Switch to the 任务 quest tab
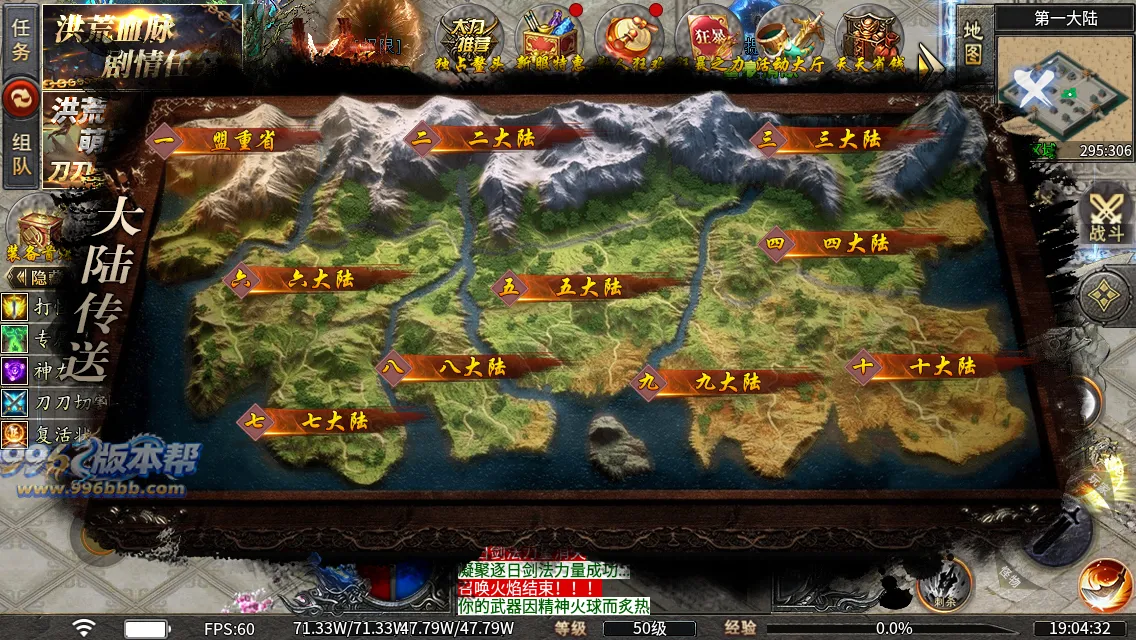Viewport: 1136px width, 640px height. pyautogui.click(x=20, y=41)
